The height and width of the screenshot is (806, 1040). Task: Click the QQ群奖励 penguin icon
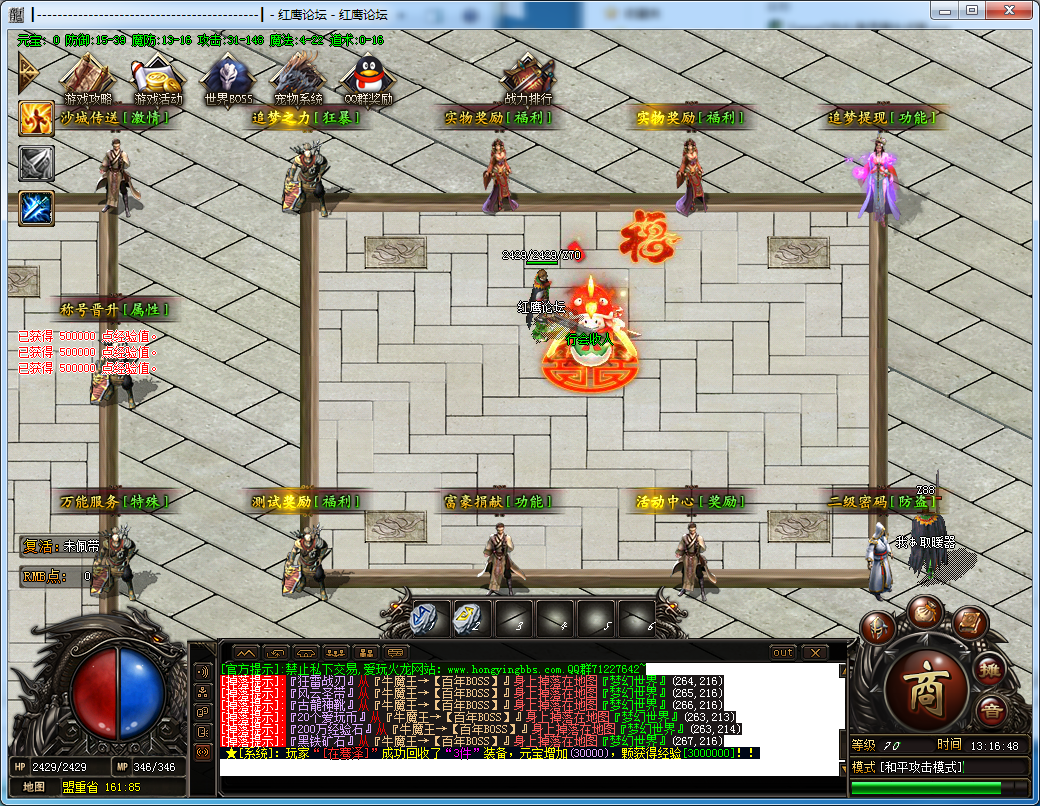367,76
